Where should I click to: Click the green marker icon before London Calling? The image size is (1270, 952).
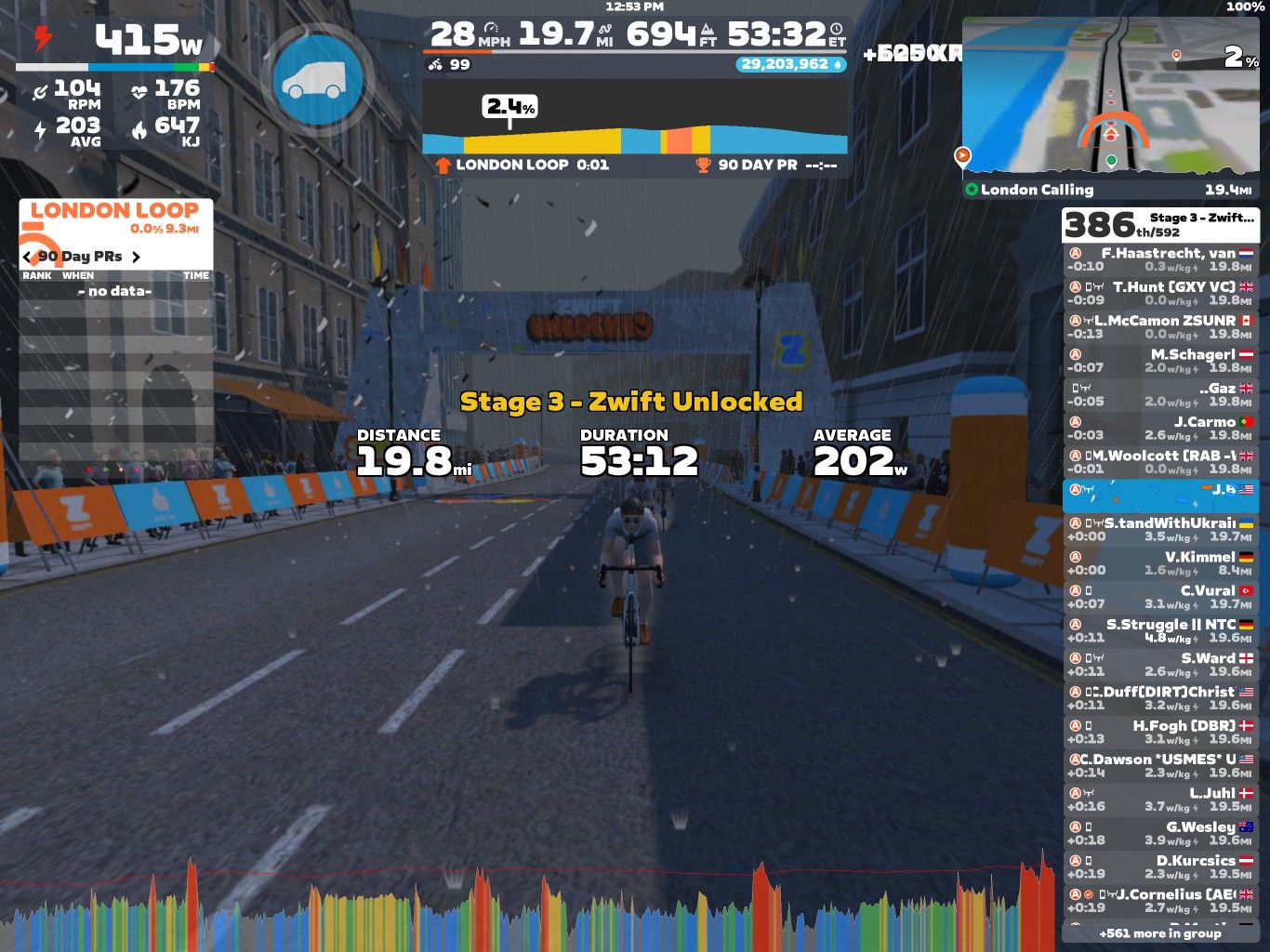pyautogui.click(x=972, y=190)
